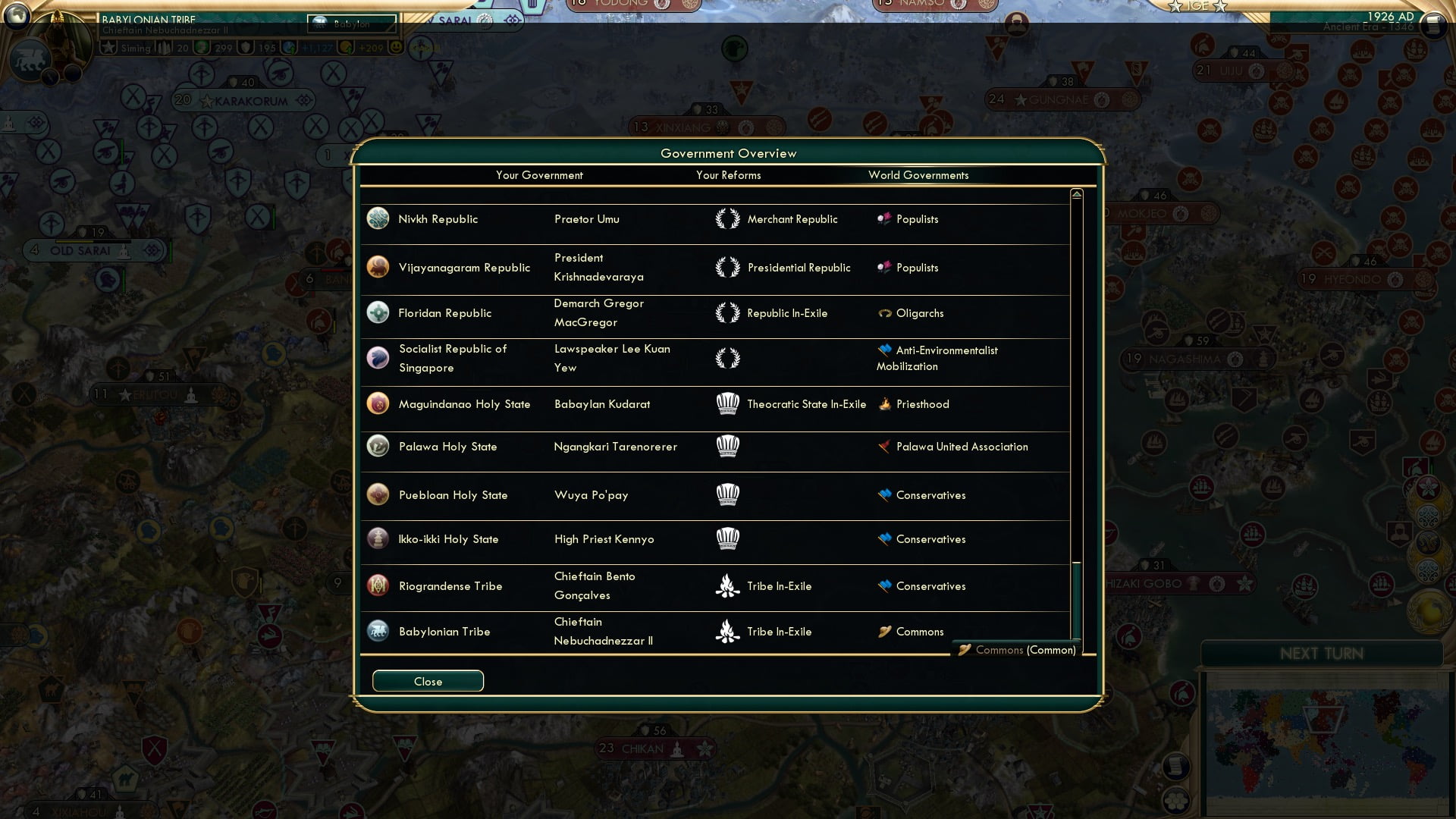
Task: Close the Government Overview window
Action: click(x=427, y=680)
